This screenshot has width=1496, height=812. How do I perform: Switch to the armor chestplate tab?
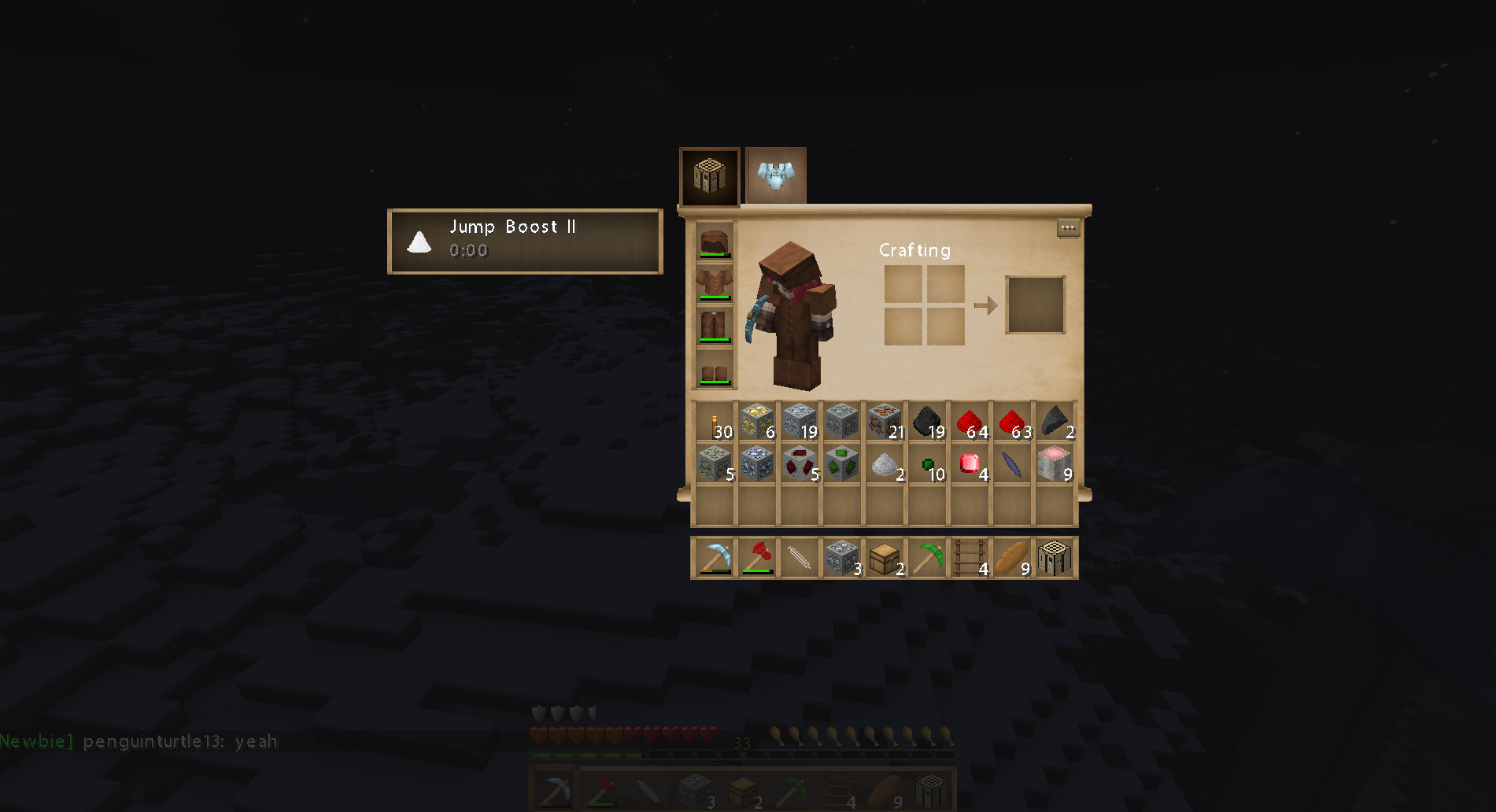coord(776,175)
